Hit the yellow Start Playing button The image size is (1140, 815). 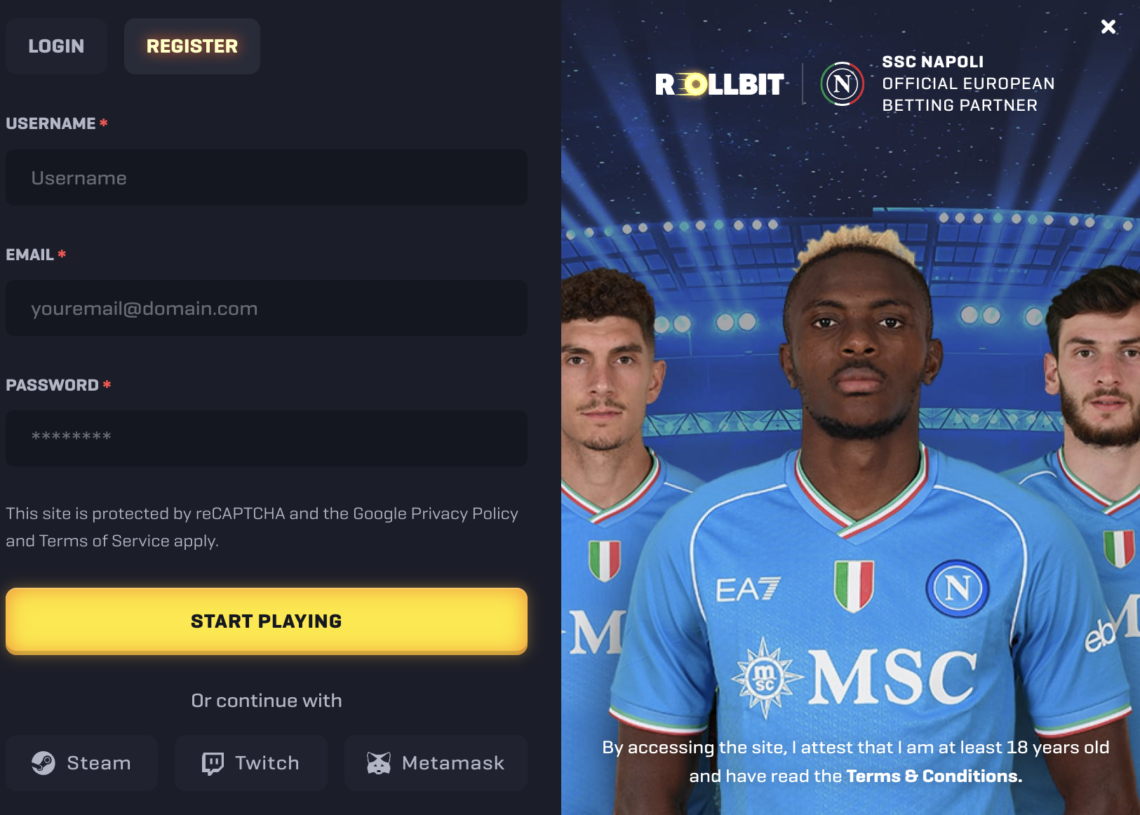(x=266, y=621)
